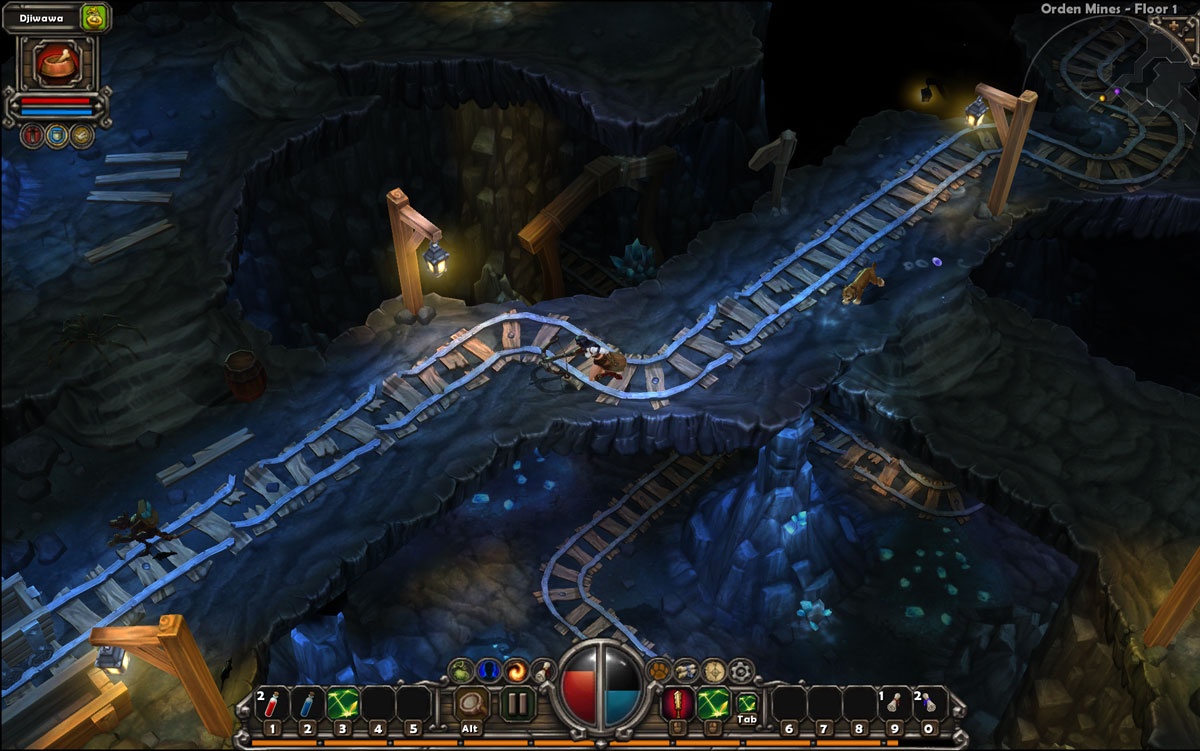1200x751 pixels.
Task: Open the orange flame swirl skills icon
Action: tap(514, 669)
